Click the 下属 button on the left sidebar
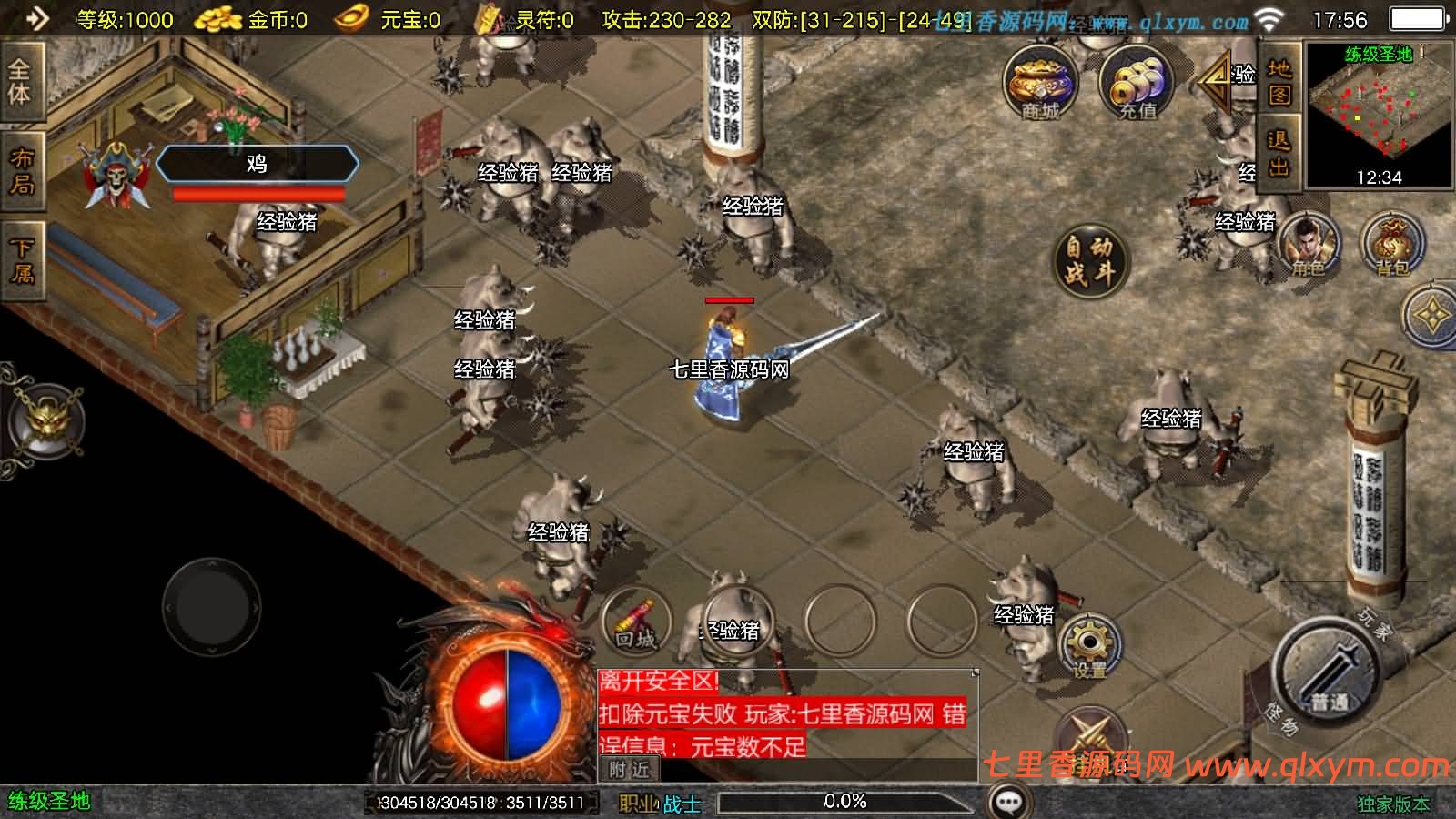This screenshot has width=1456, height=819. click(22, 255)
